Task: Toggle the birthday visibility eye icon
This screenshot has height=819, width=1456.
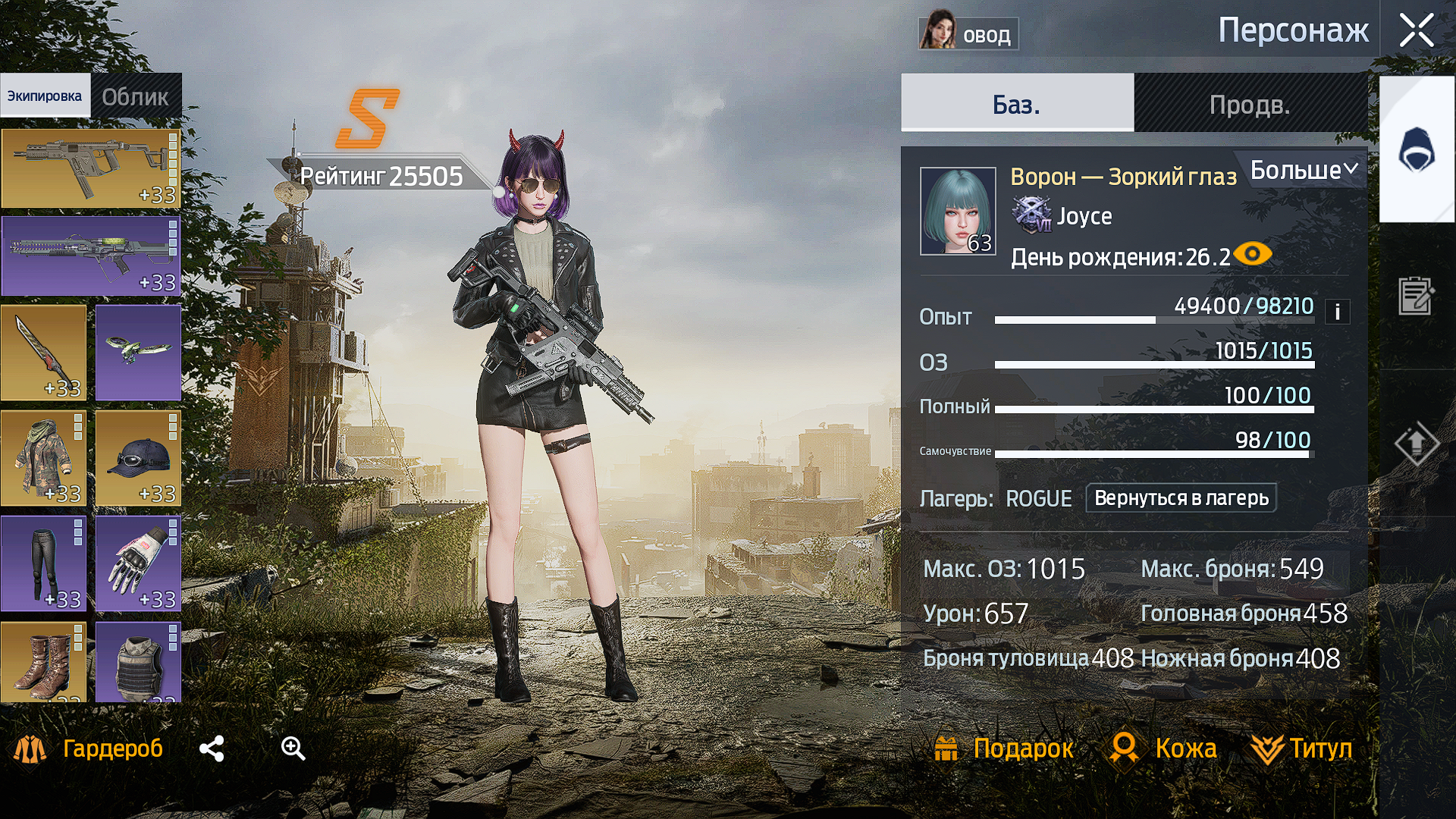Action: 1252,253
